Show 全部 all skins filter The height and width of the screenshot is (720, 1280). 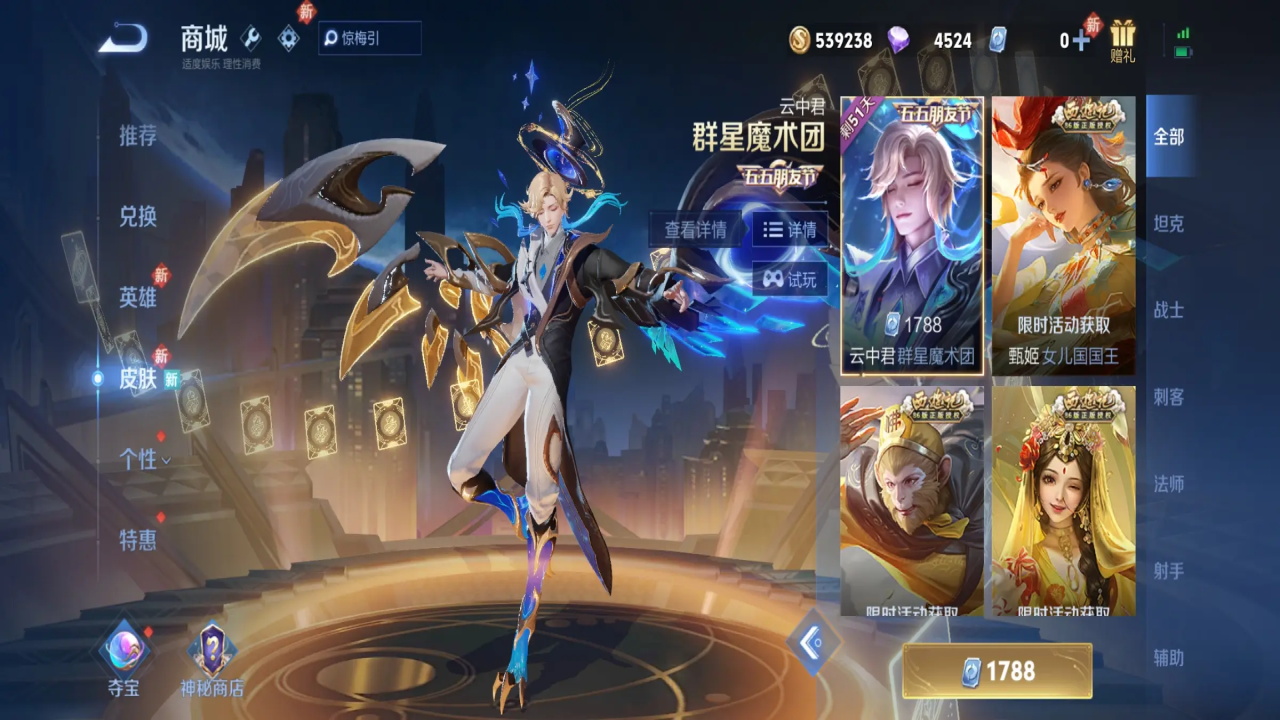[x=1169, y=137]
